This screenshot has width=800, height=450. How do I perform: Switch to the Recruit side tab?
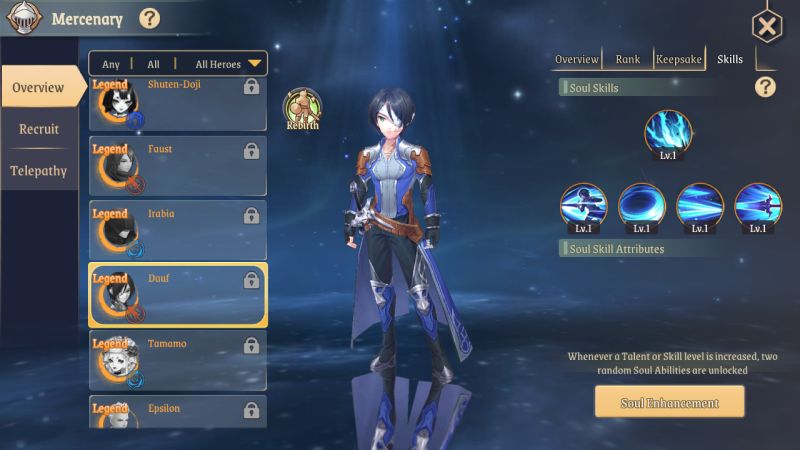(x=39, y=129)
